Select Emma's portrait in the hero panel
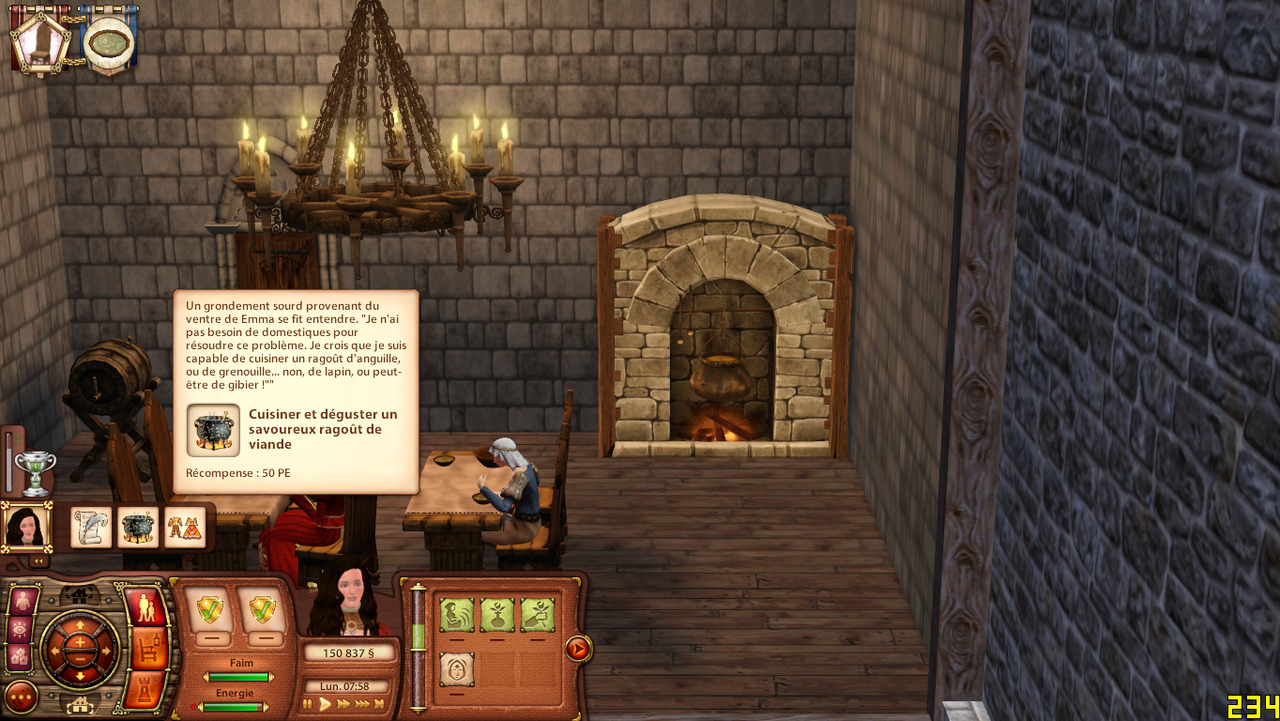This screenshot has height=721, width=1280. [x=25, y=526]
